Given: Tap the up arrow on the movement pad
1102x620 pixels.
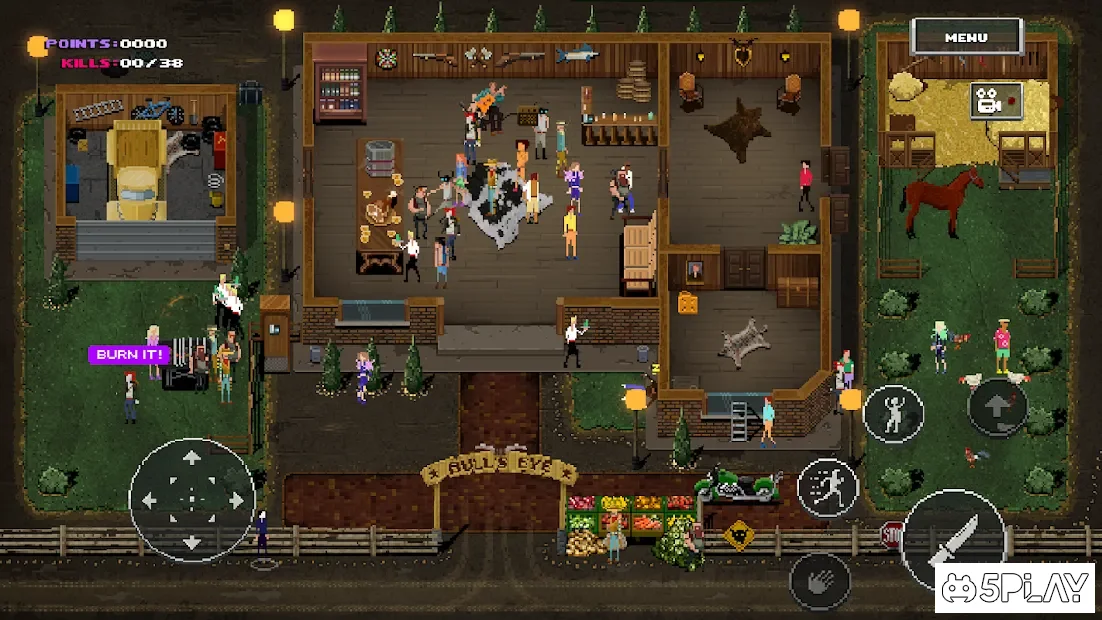Looking at the screenshot, I should click(192, 457).
